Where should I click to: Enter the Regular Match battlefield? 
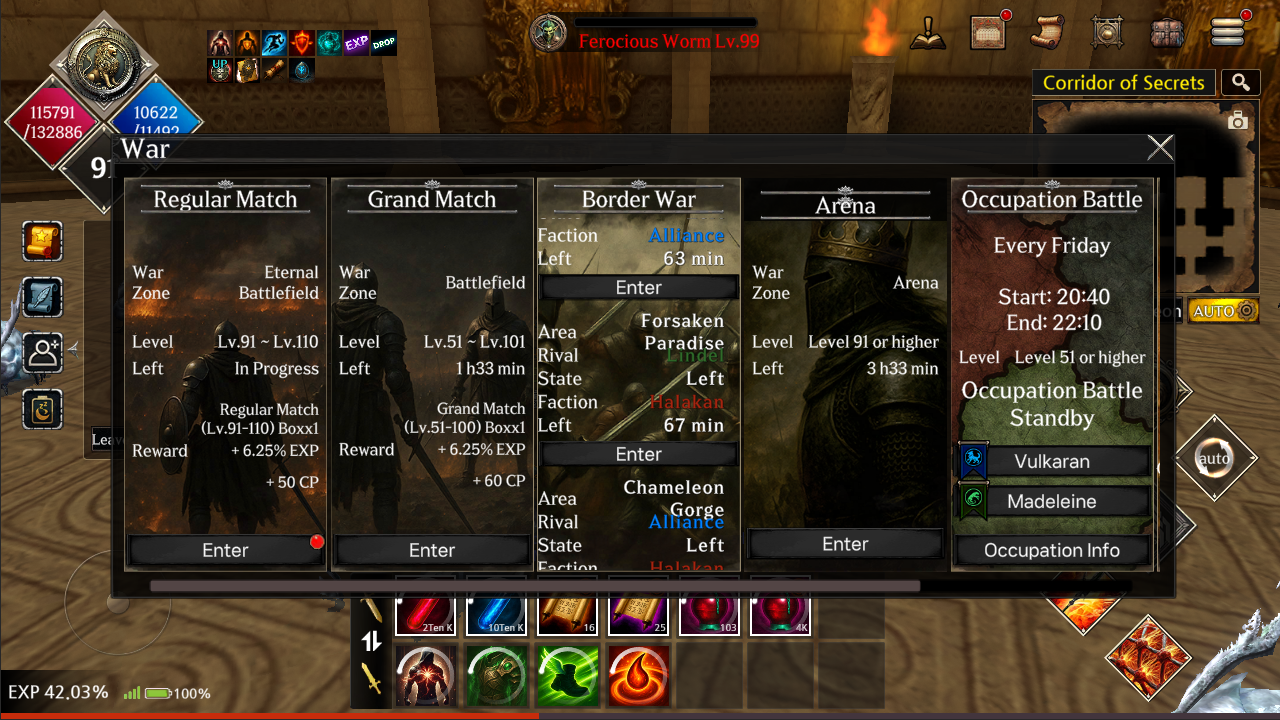(x=226, y=550)
